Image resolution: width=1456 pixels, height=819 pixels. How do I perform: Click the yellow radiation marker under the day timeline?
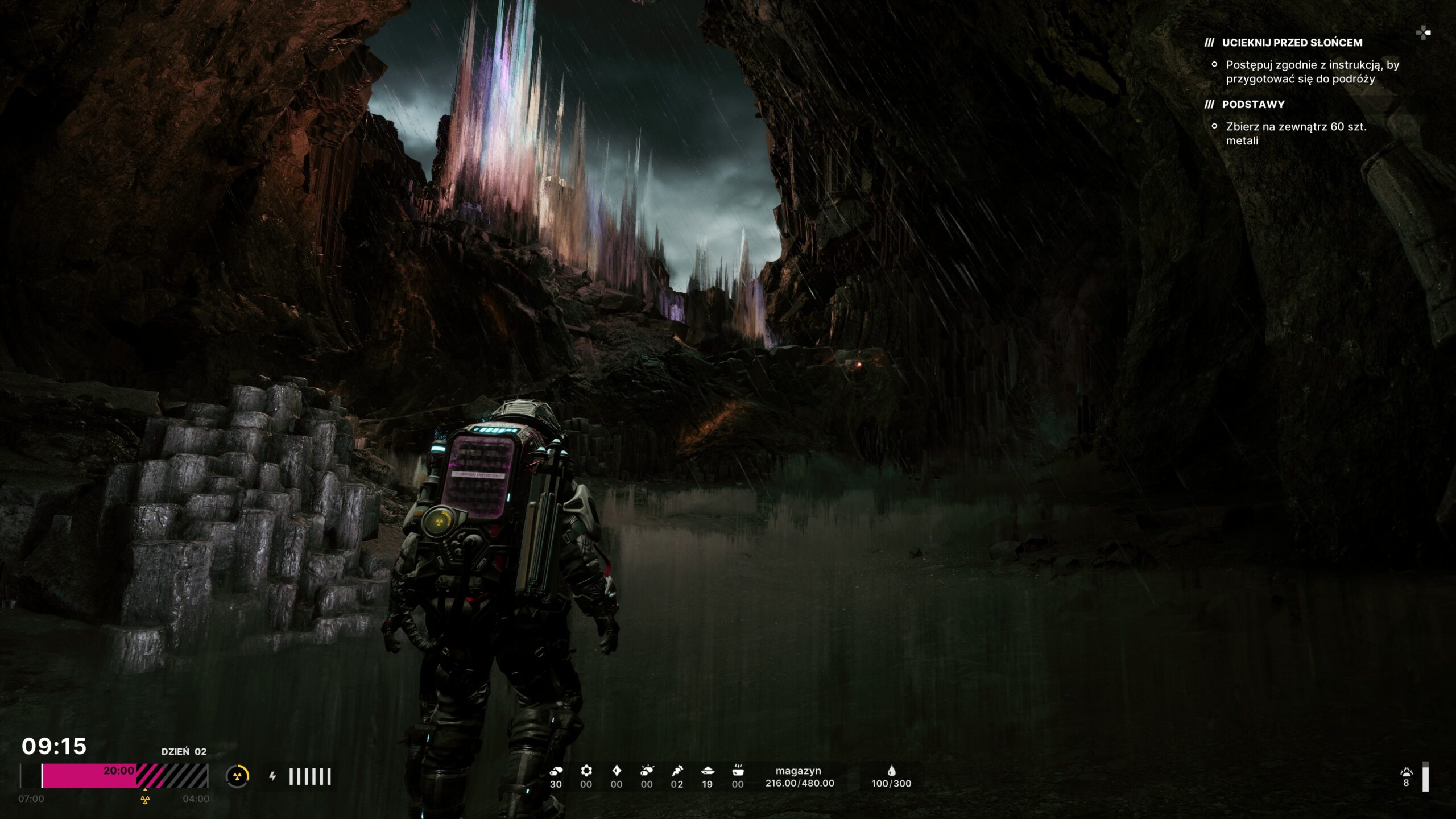click(x=145, y=800)
